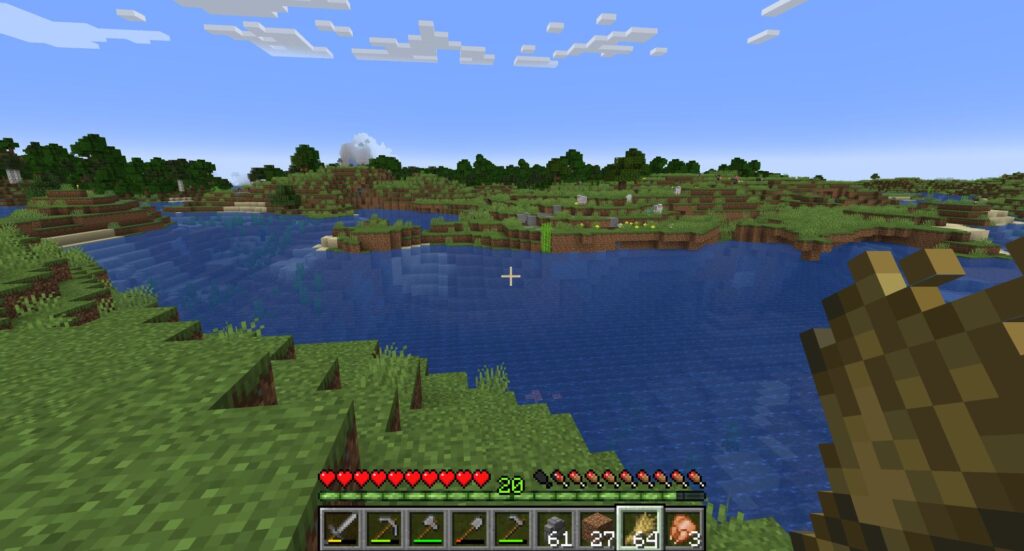This screenshot has width=1024, height=551.
Task: Choose the dirt block stack of 27
Action: tap(598, 527)
